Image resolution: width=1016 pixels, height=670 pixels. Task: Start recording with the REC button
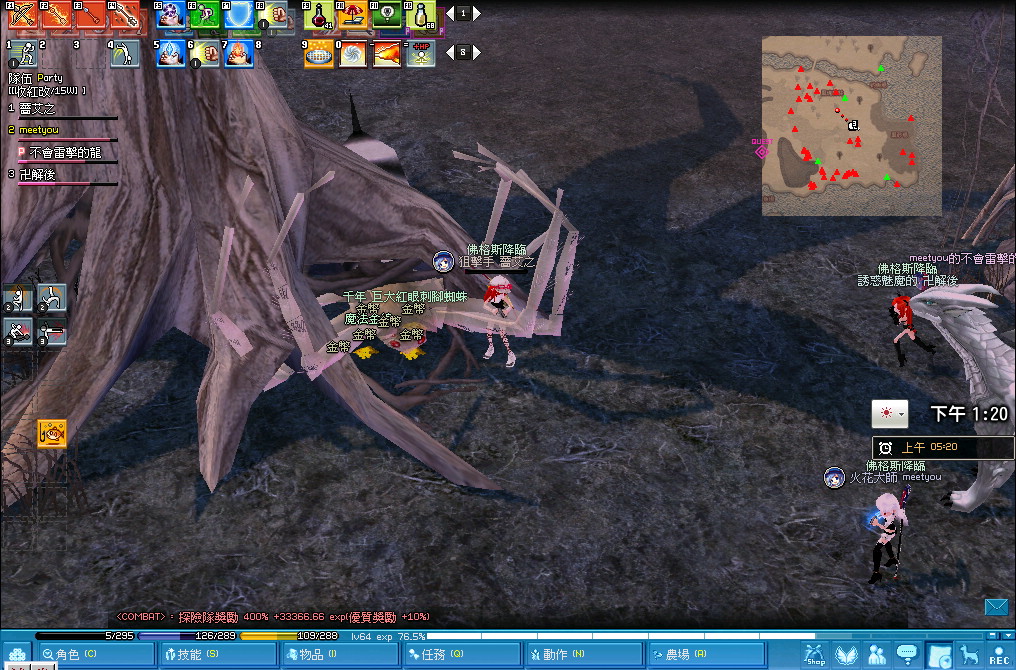[998, 655]
